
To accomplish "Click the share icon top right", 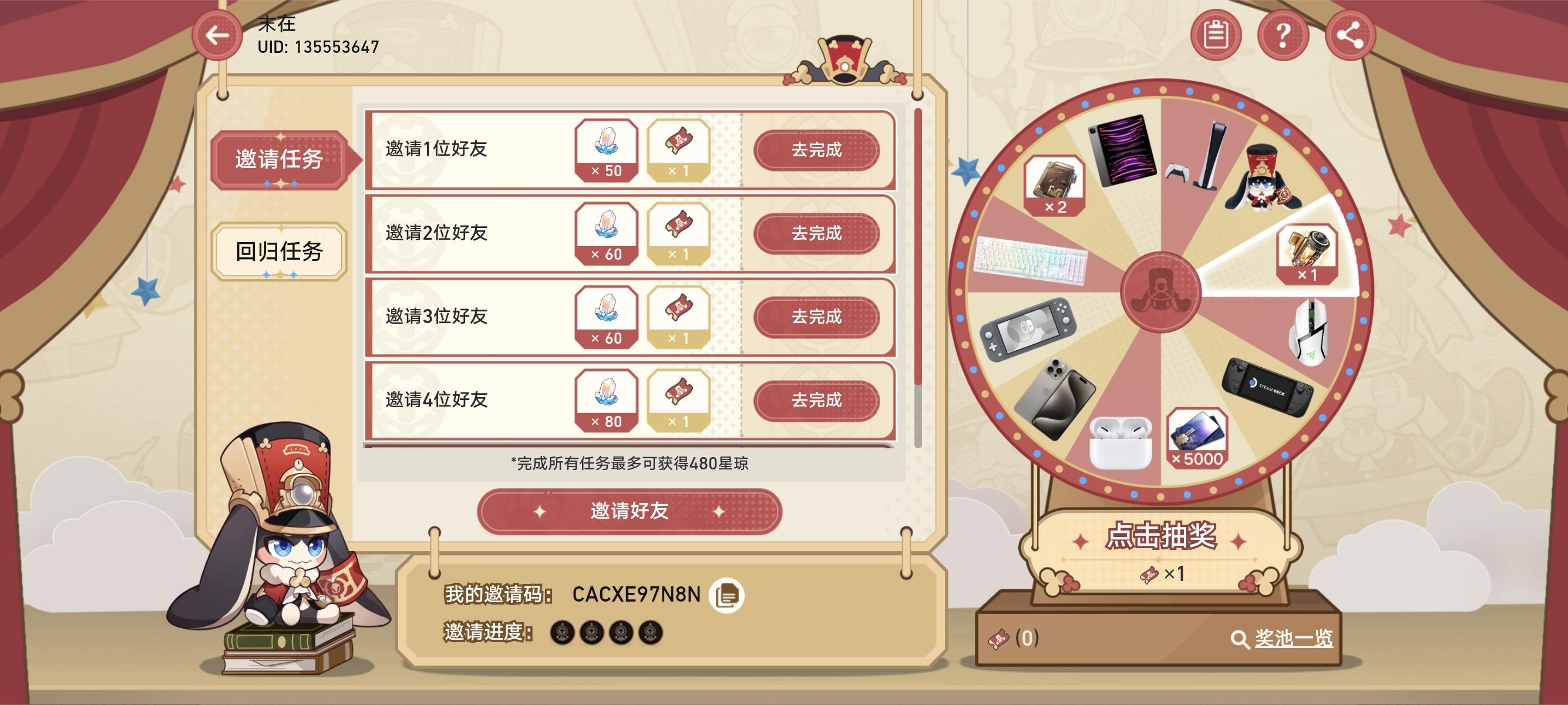I will (1350, 35).
